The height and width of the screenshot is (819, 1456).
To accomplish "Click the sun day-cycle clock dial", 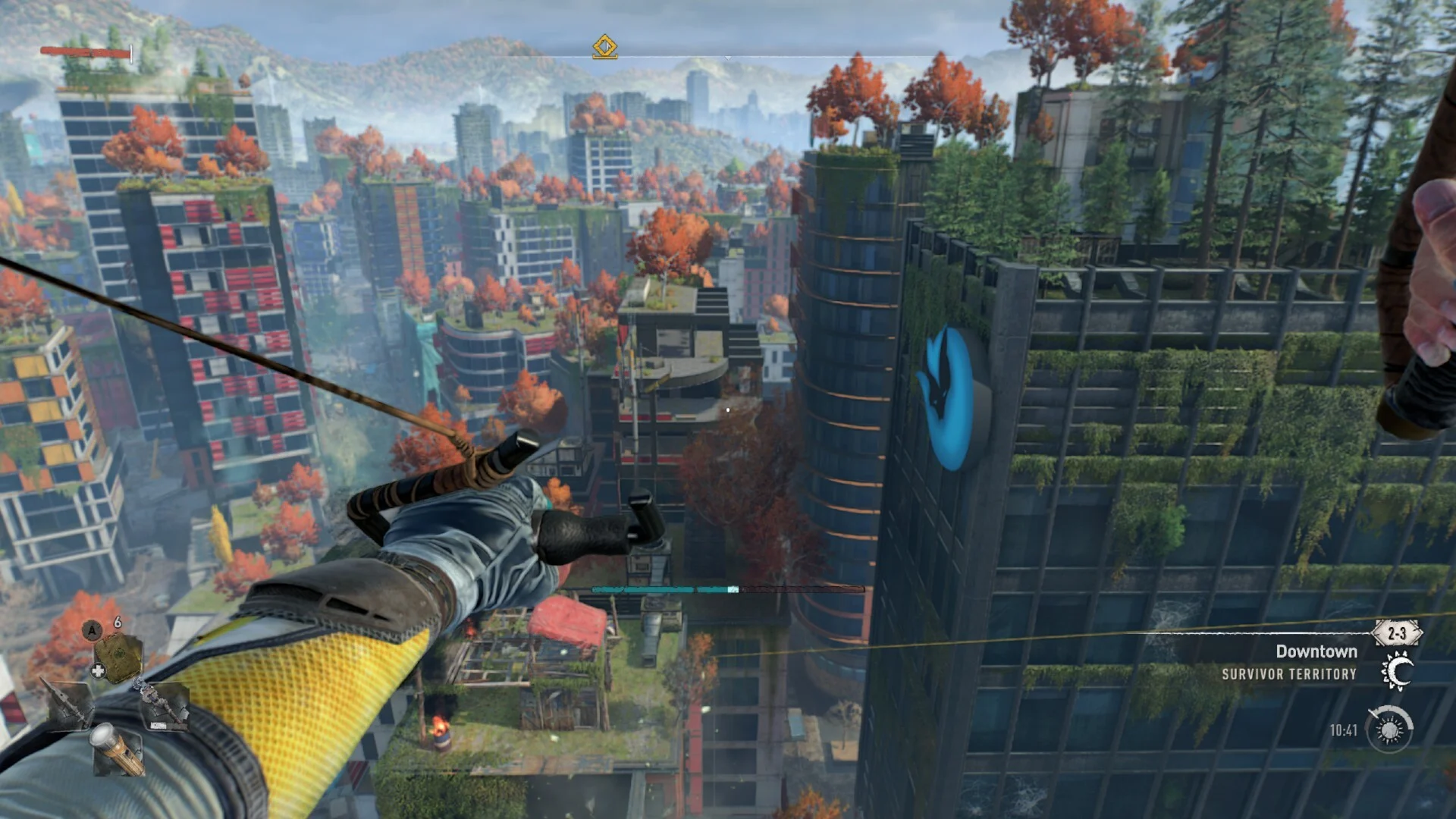I will pos(1389,730).
